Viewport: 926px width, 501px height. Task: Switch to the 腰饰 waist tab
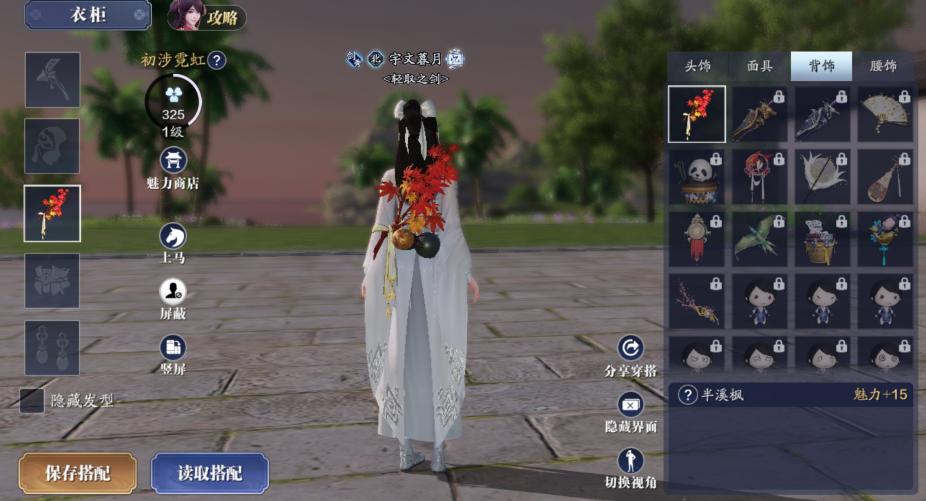[x=883, y=67]
